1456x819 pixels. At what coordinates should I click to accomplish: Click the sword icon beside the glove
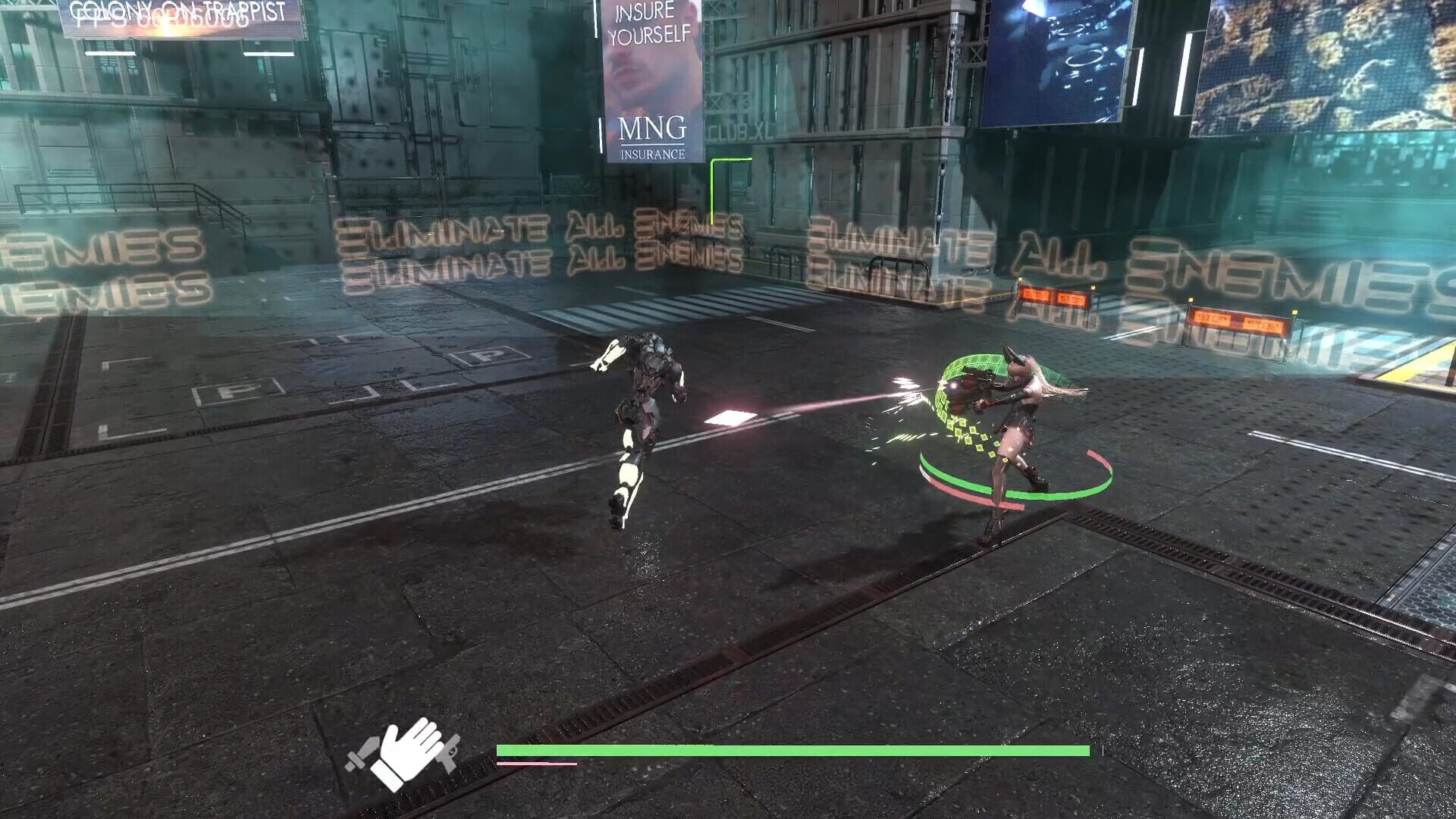pos(359,757)
